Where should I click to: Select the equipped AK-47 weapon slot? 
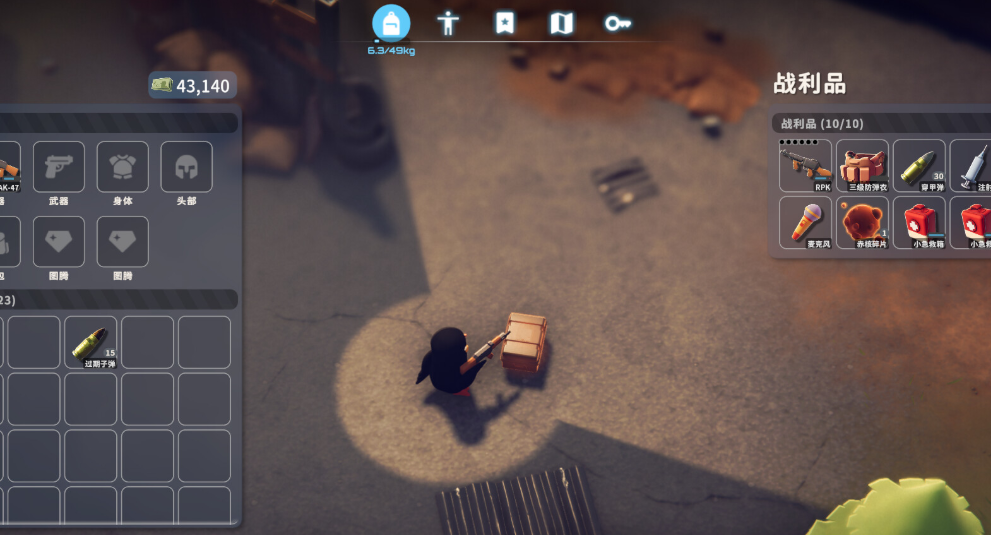tap(8, 167)
